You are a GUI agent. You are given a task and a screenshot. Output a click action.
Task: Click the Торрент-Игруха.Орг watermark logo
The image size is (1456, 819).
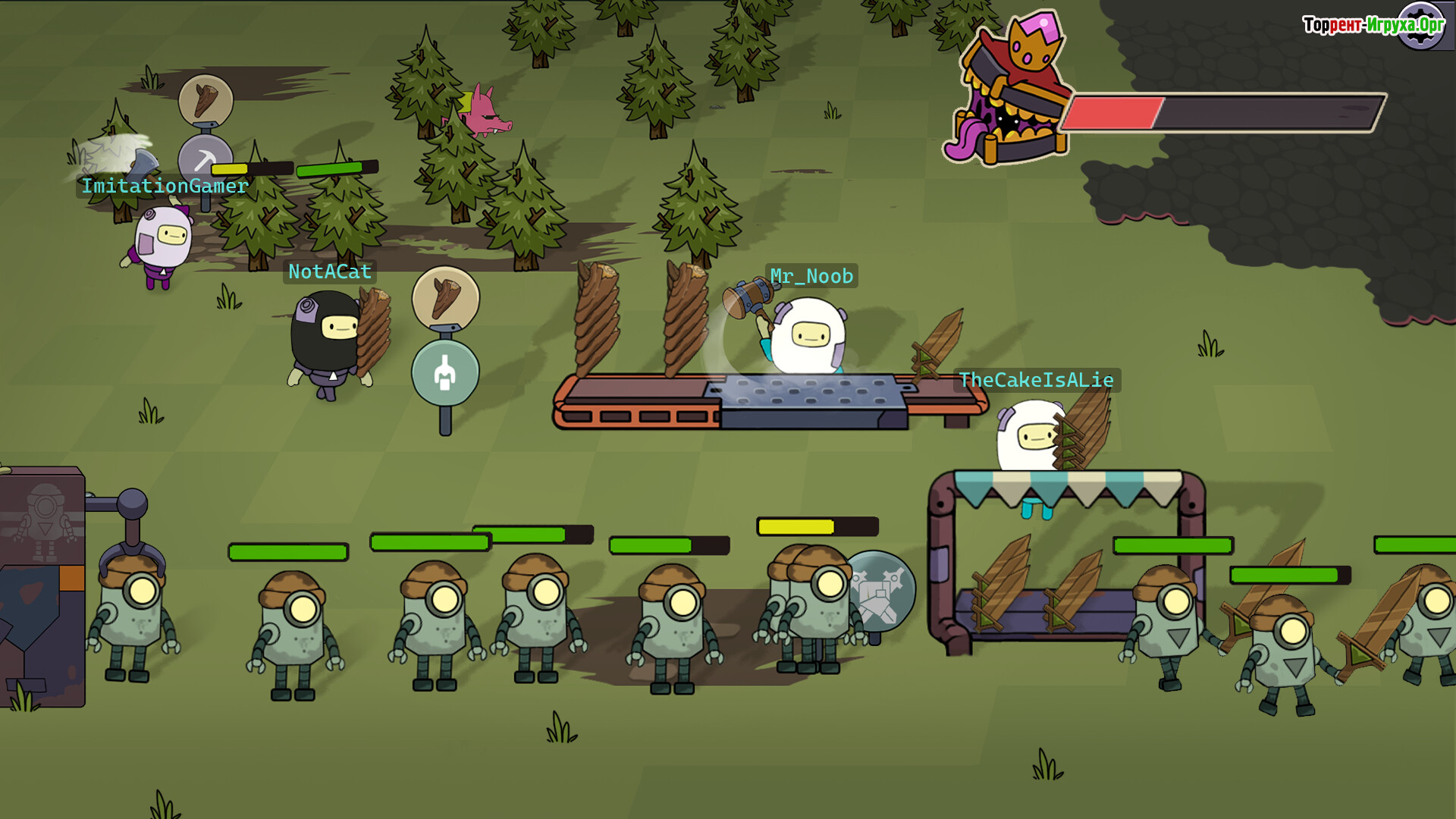[1373, 25]
